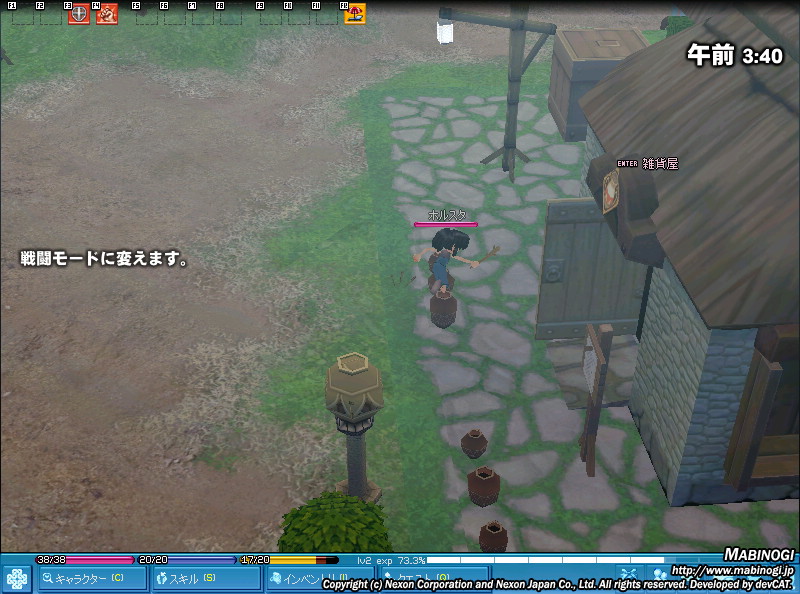
Task: Click the crossed swords icon in bottom bar
Action: [x=630, y=575]
